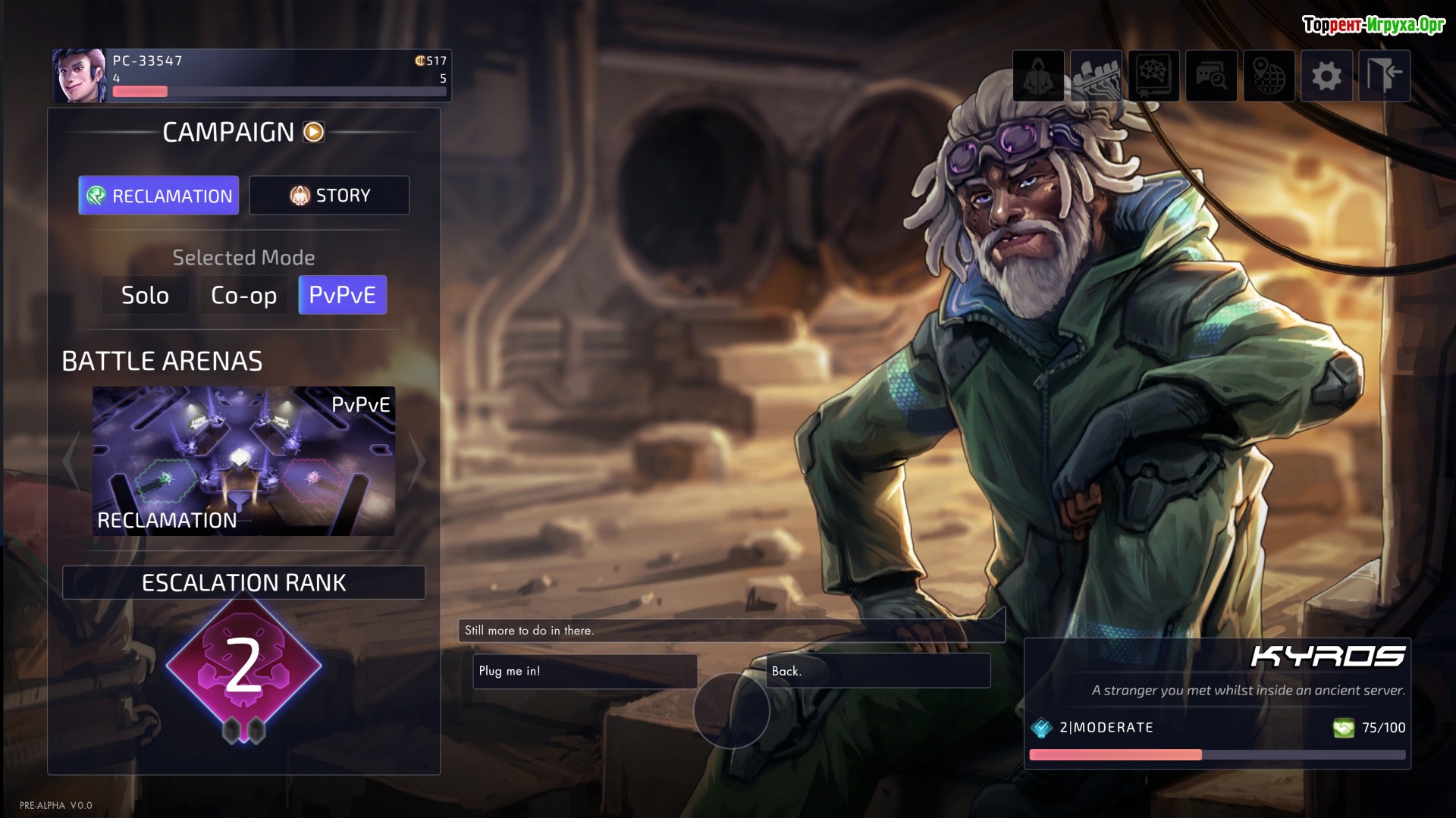The width and height of the screenshot is (1456, 818).
Task: Click the Reclamation battle arena thumbnail
Action: point(243,461)
